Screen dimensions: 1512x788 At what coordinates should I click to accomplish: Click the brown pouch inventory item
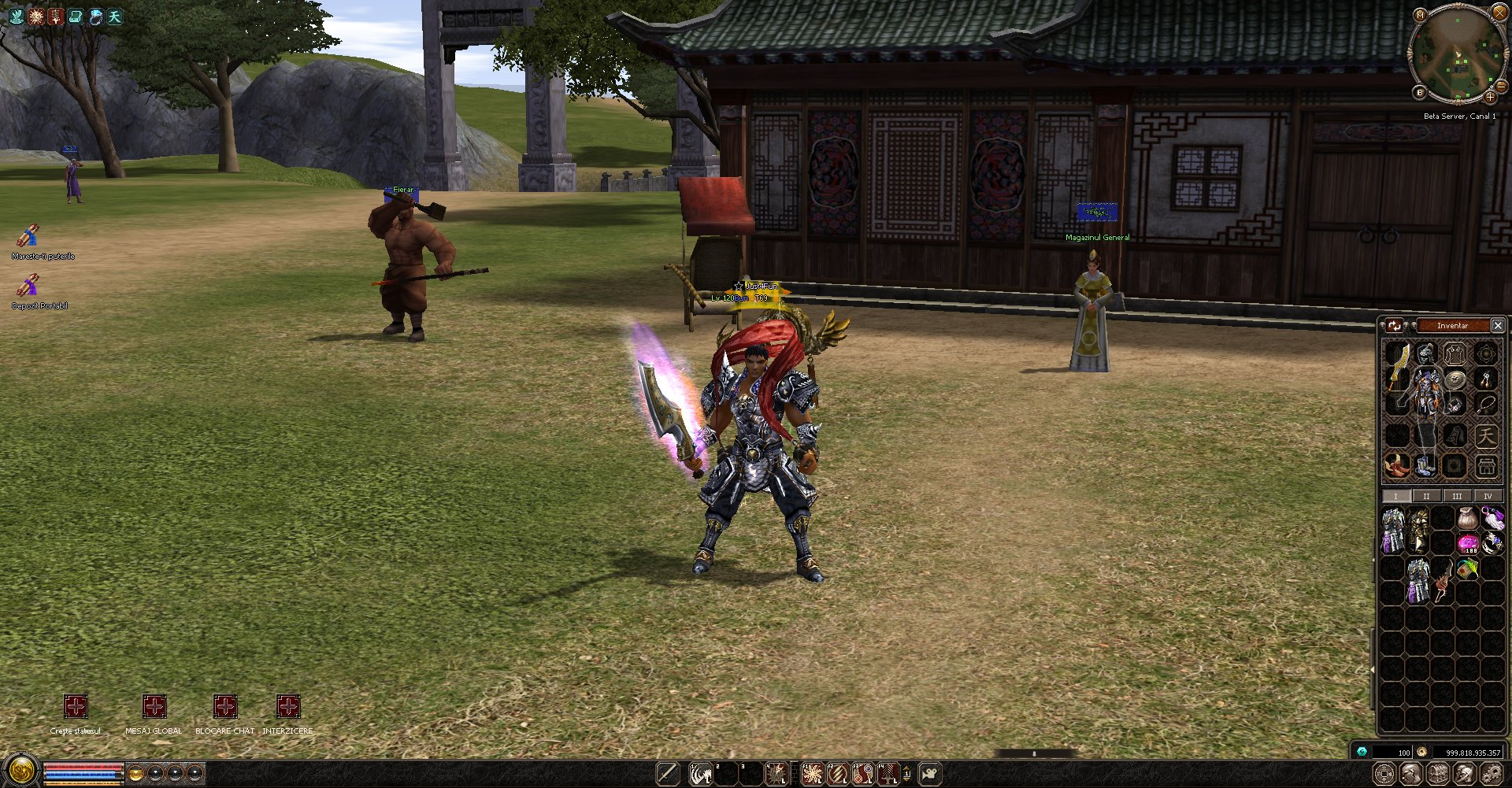pos(1466,518)
